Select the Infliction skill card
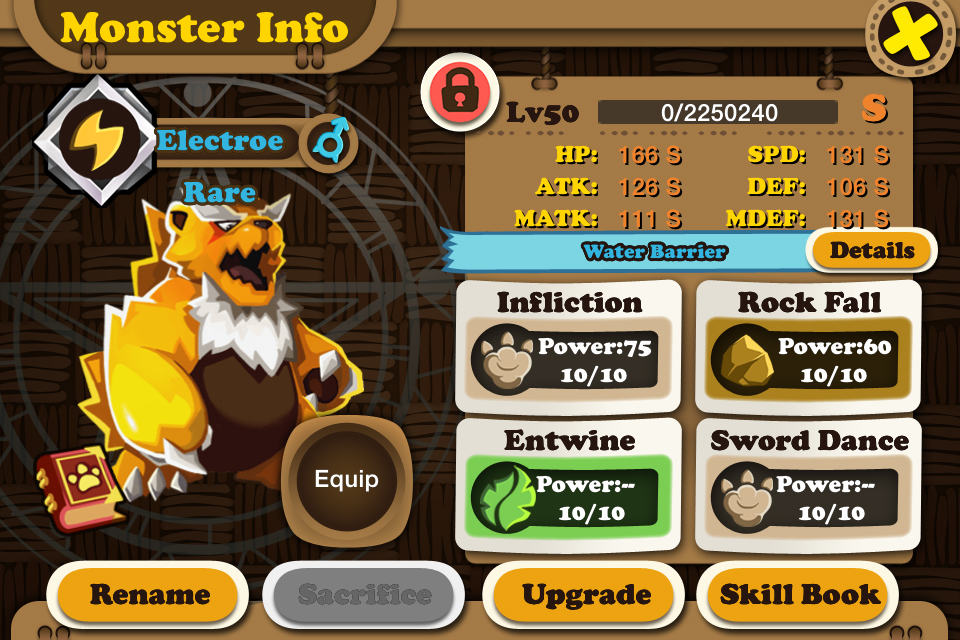The width and height of the screenshot is (960, 640). point(569,346)
